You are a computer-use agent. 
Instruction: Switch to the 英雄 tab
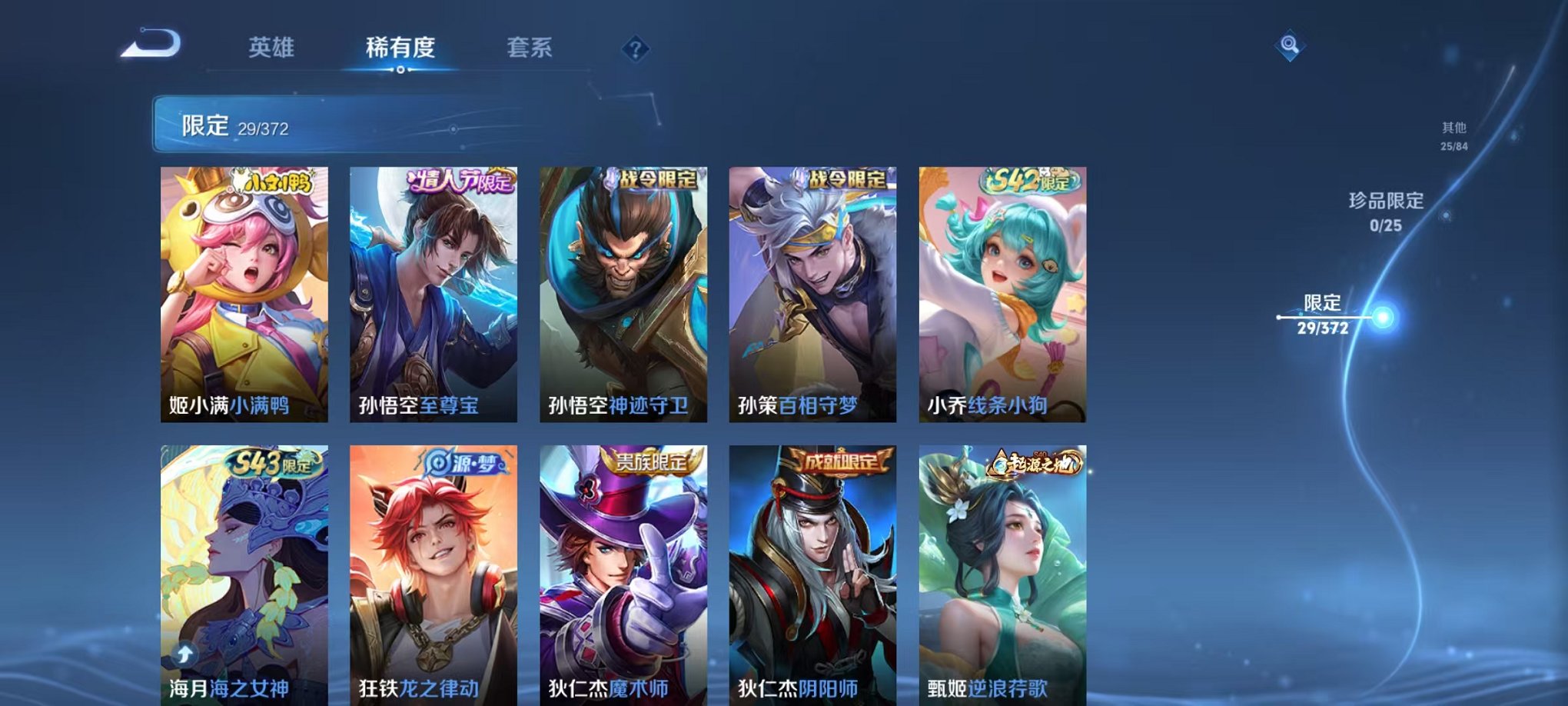pos(273,48)
